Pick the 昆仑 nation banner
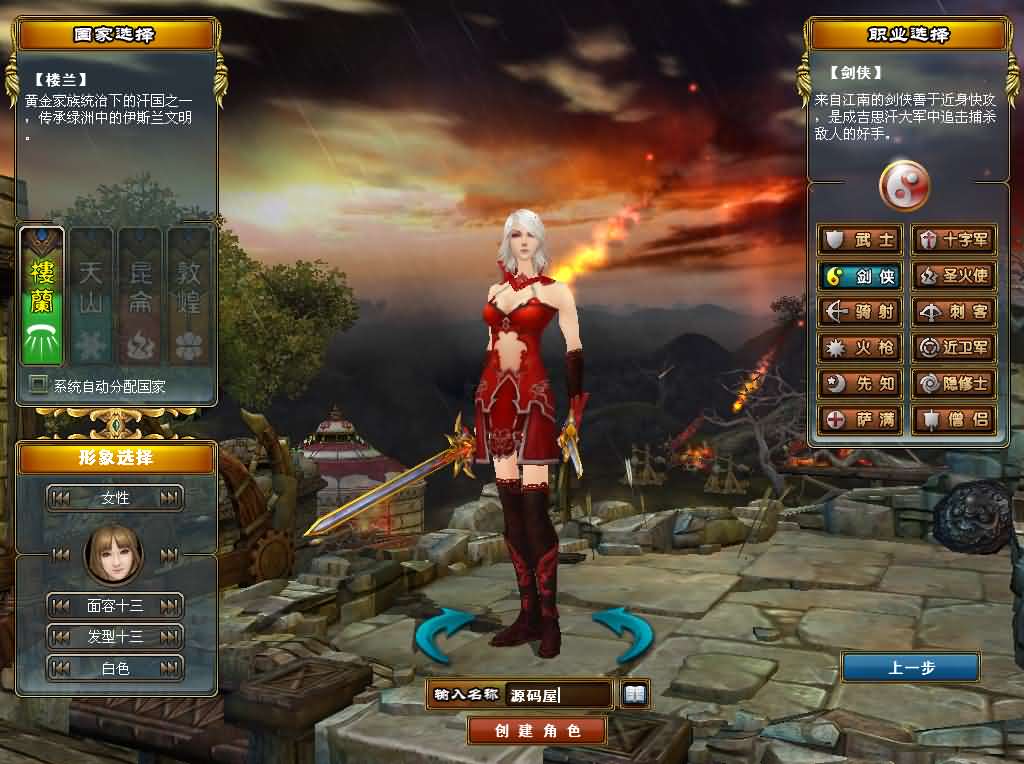The width and height of the screenshot is (1024, 764). pyautogui.click(x=140, y=296)
